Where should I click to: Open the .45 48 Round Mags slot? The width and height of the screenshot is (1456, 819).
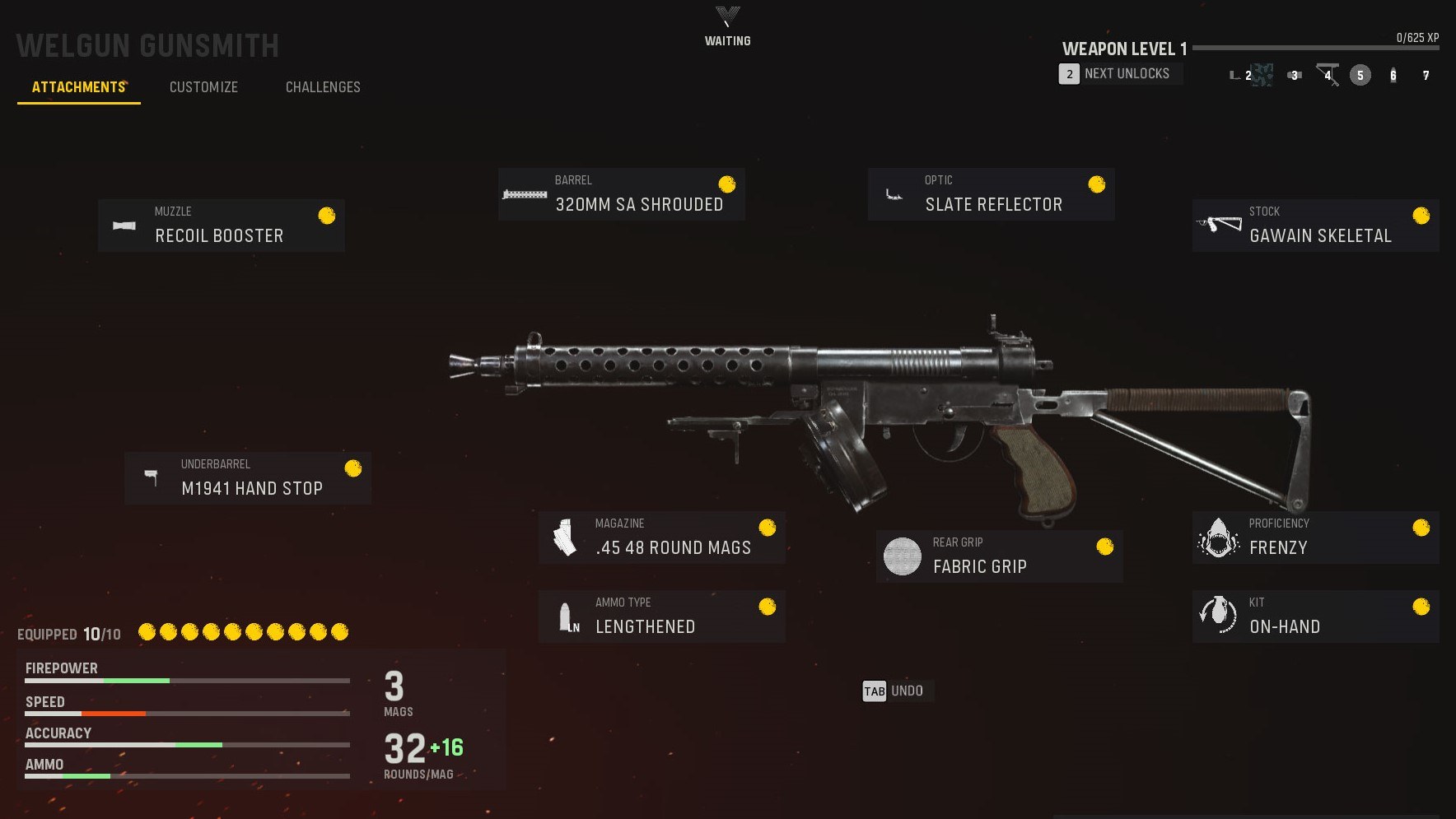pyautogui.click(x=661, y=537)
